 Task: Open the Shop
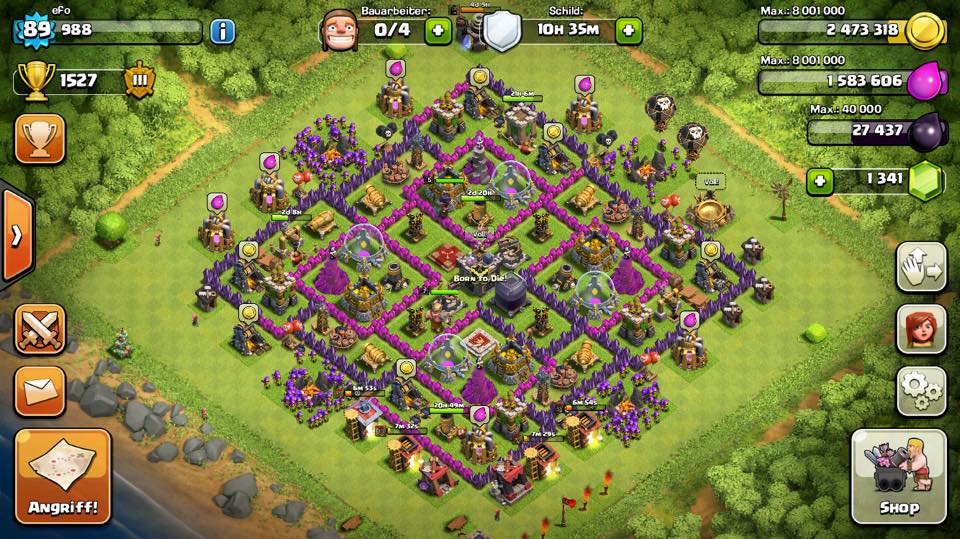(898, 477)
